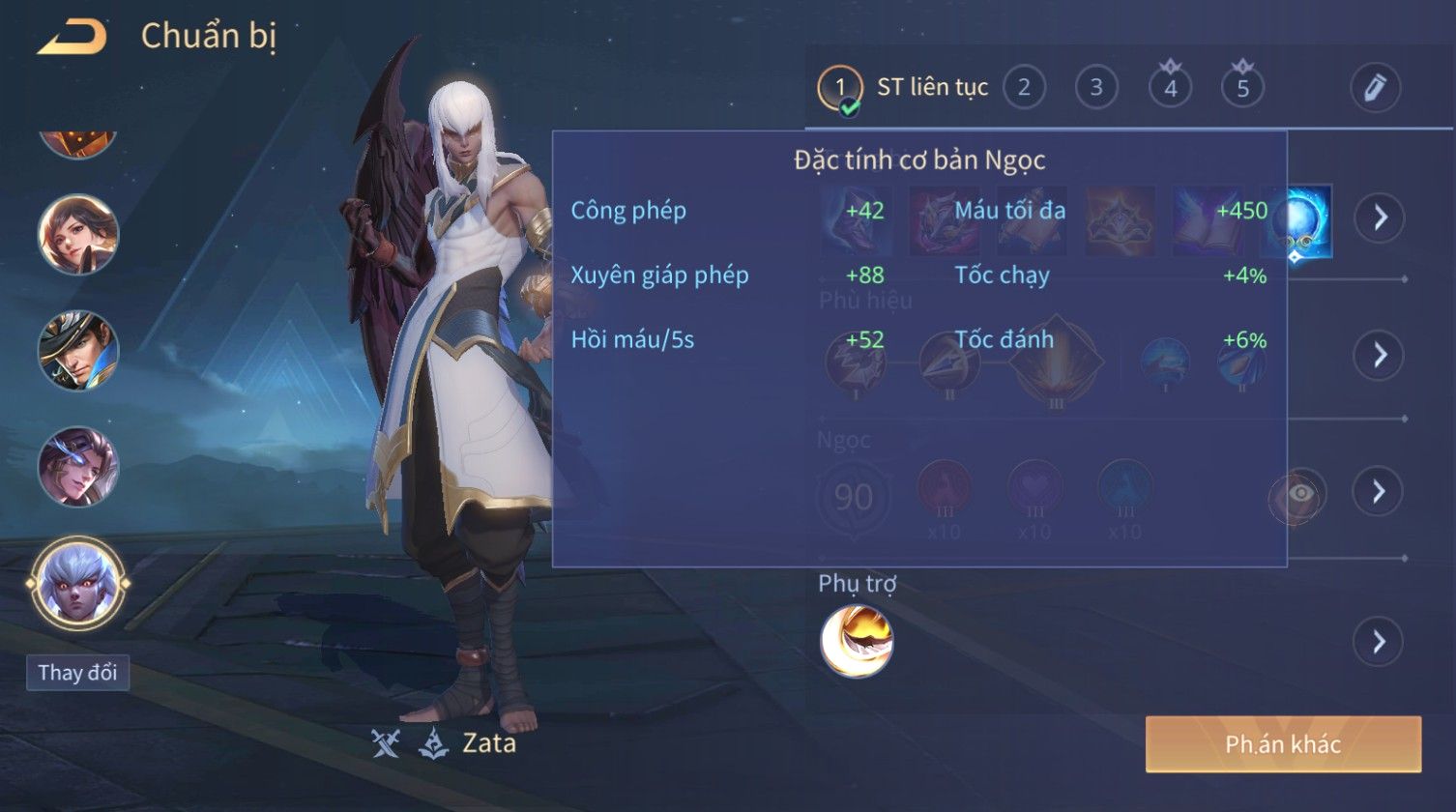Open the Phù hiệu arrow

(1379, 355)
